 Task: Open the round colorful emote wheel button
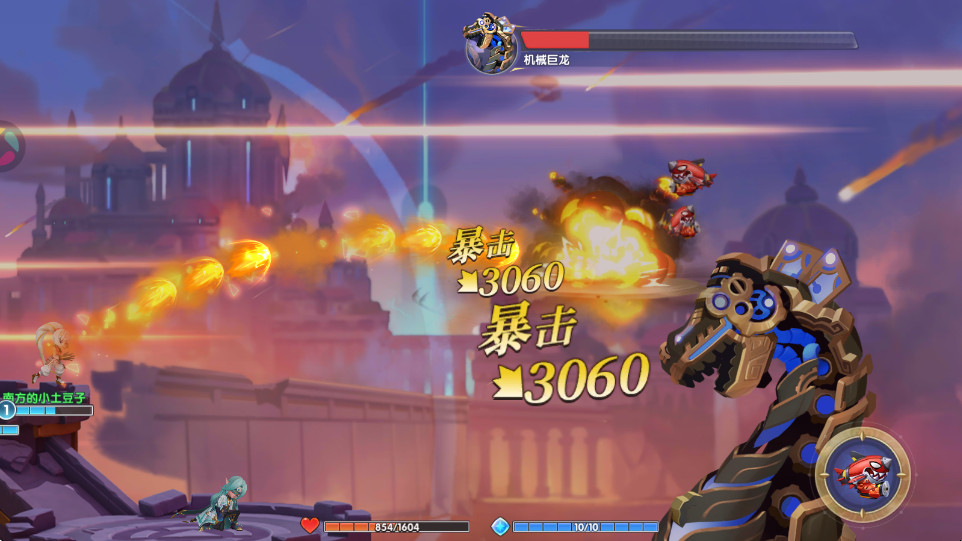click(x=6, y=146)
